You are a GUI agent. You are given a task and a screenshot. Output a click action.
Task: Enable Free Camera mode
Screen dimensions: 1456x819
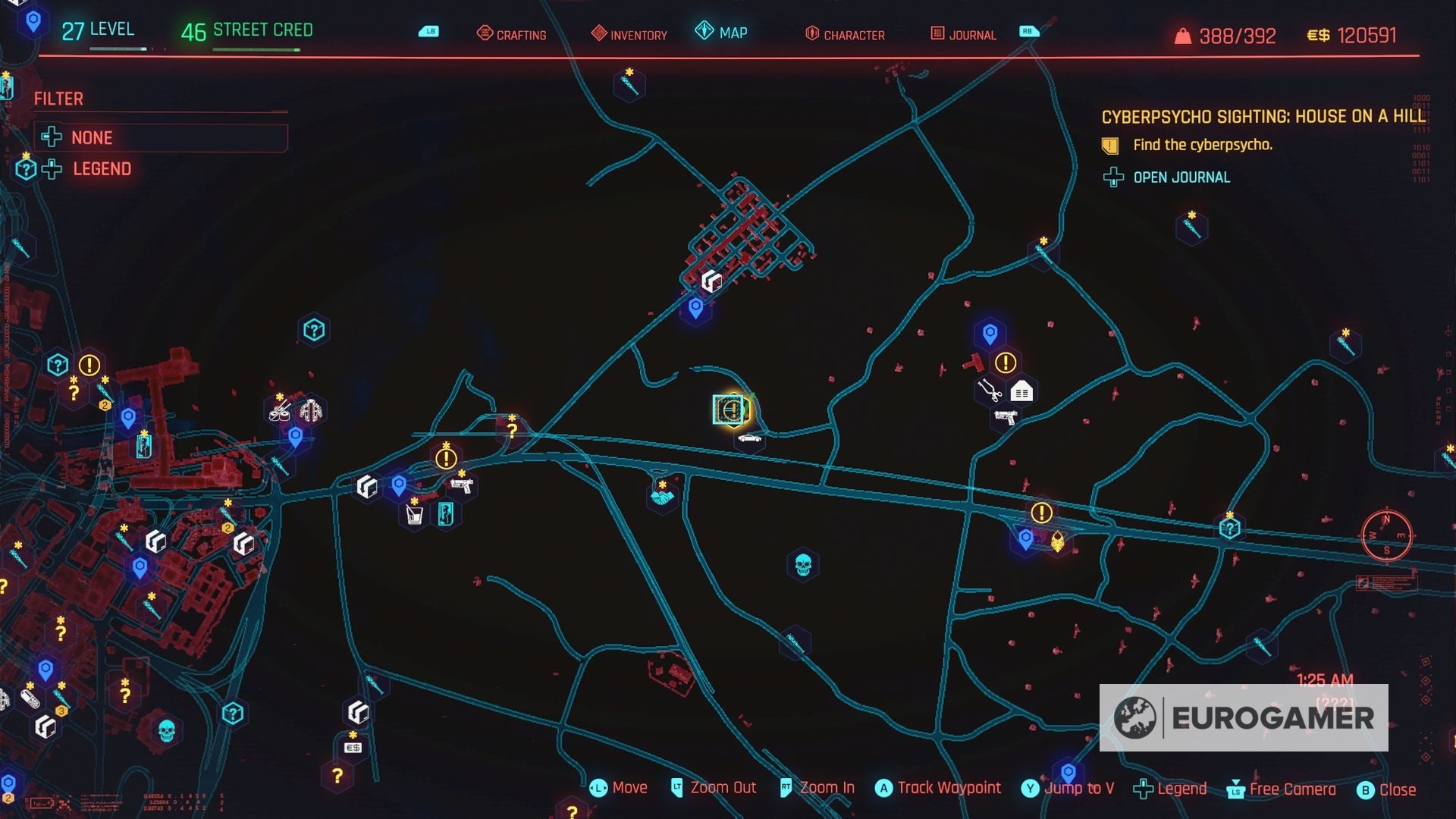click(1291, 788)
